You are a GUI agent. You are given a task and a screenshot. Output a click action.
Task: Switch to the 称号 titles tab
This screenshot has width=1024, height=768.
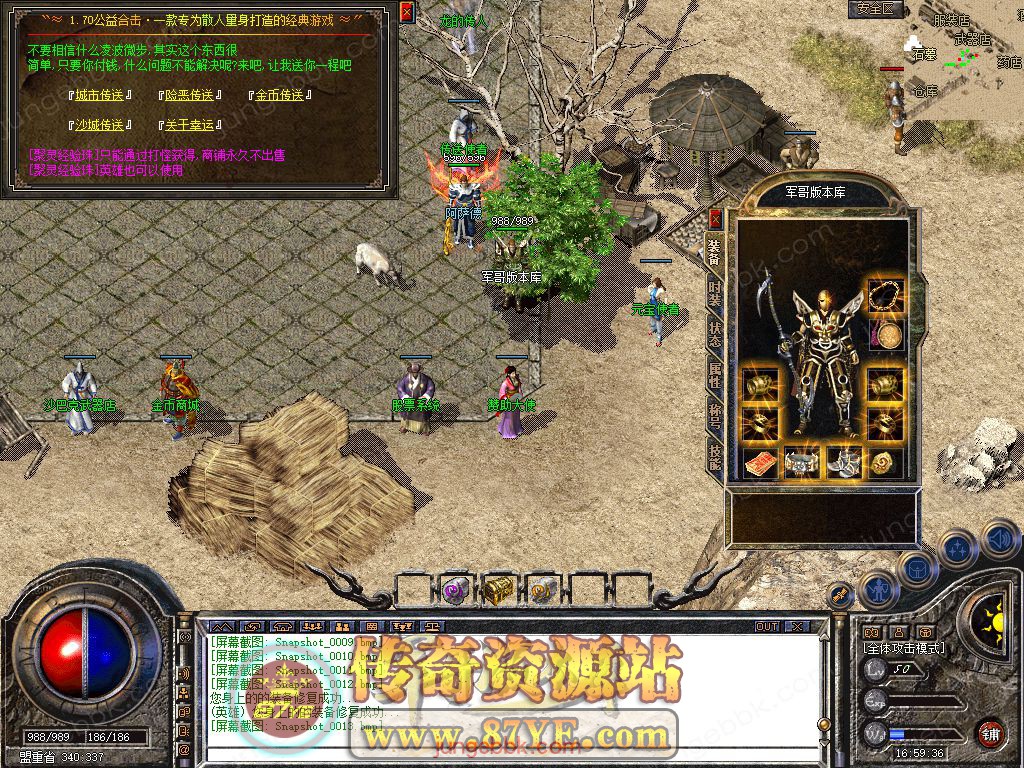click(x=715, y=415)
